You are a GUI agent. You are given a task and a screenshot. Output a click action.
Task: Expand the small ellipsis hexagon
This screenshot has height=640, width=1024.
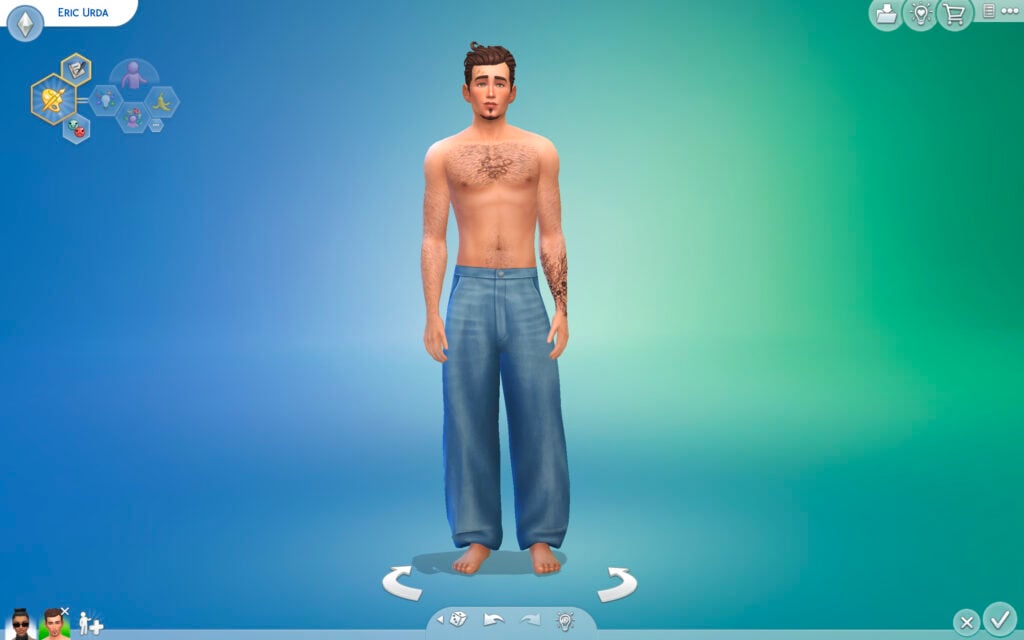156,125
